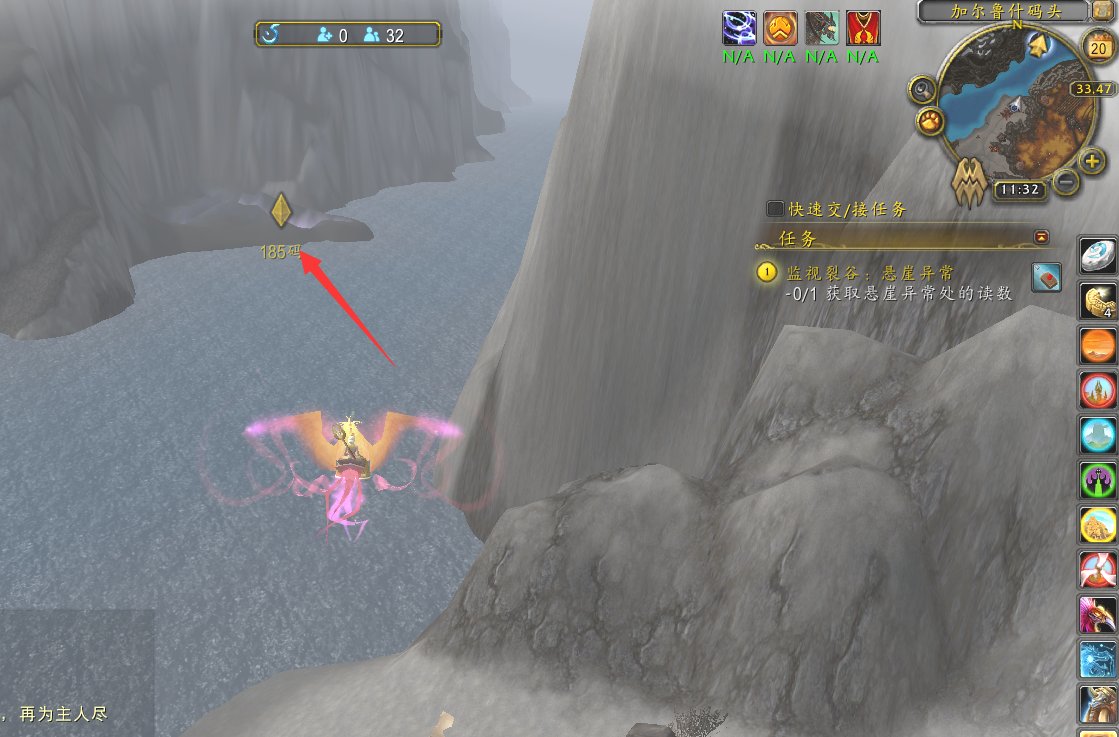Zoom in the minimap with the plus button
The image size is (1119, 737).
(1092, 160)
